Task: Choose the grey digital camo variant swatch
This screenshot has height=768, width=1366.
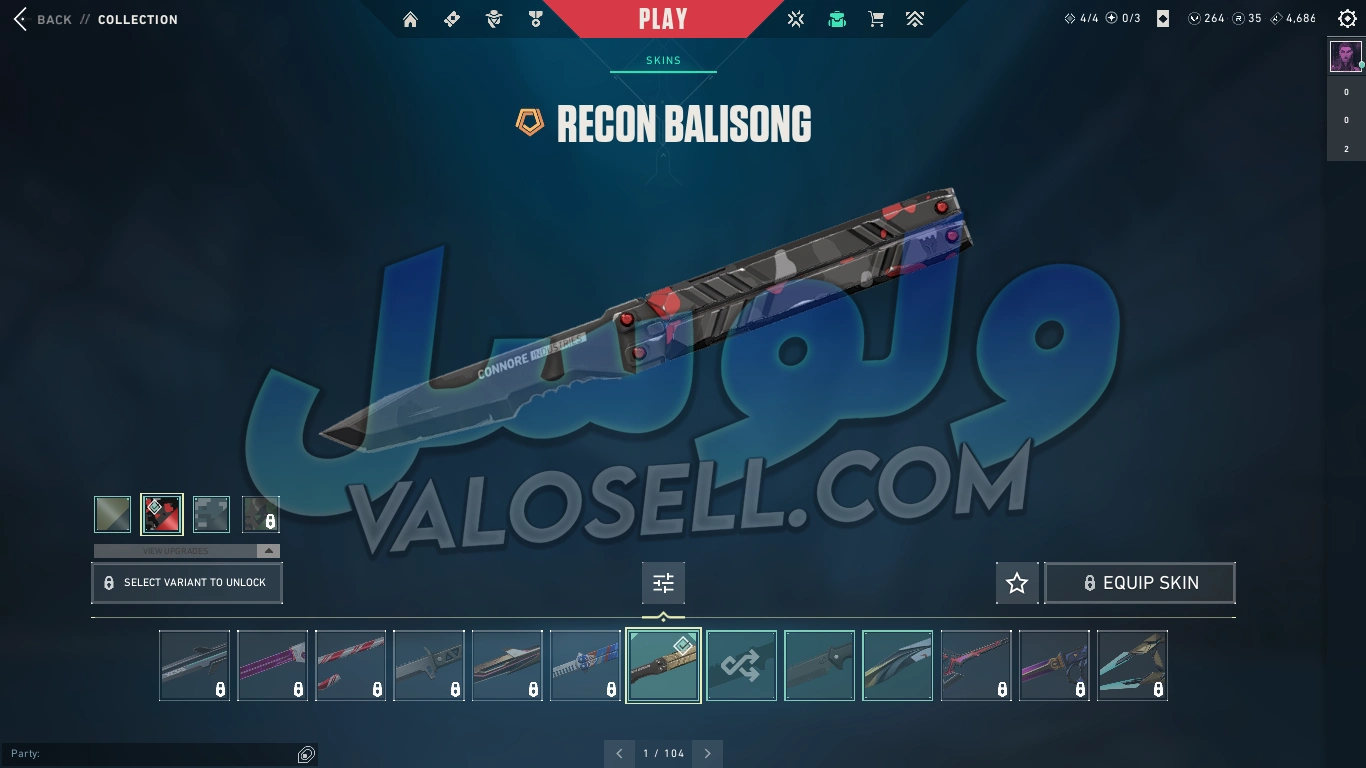Action: [211, 514]
